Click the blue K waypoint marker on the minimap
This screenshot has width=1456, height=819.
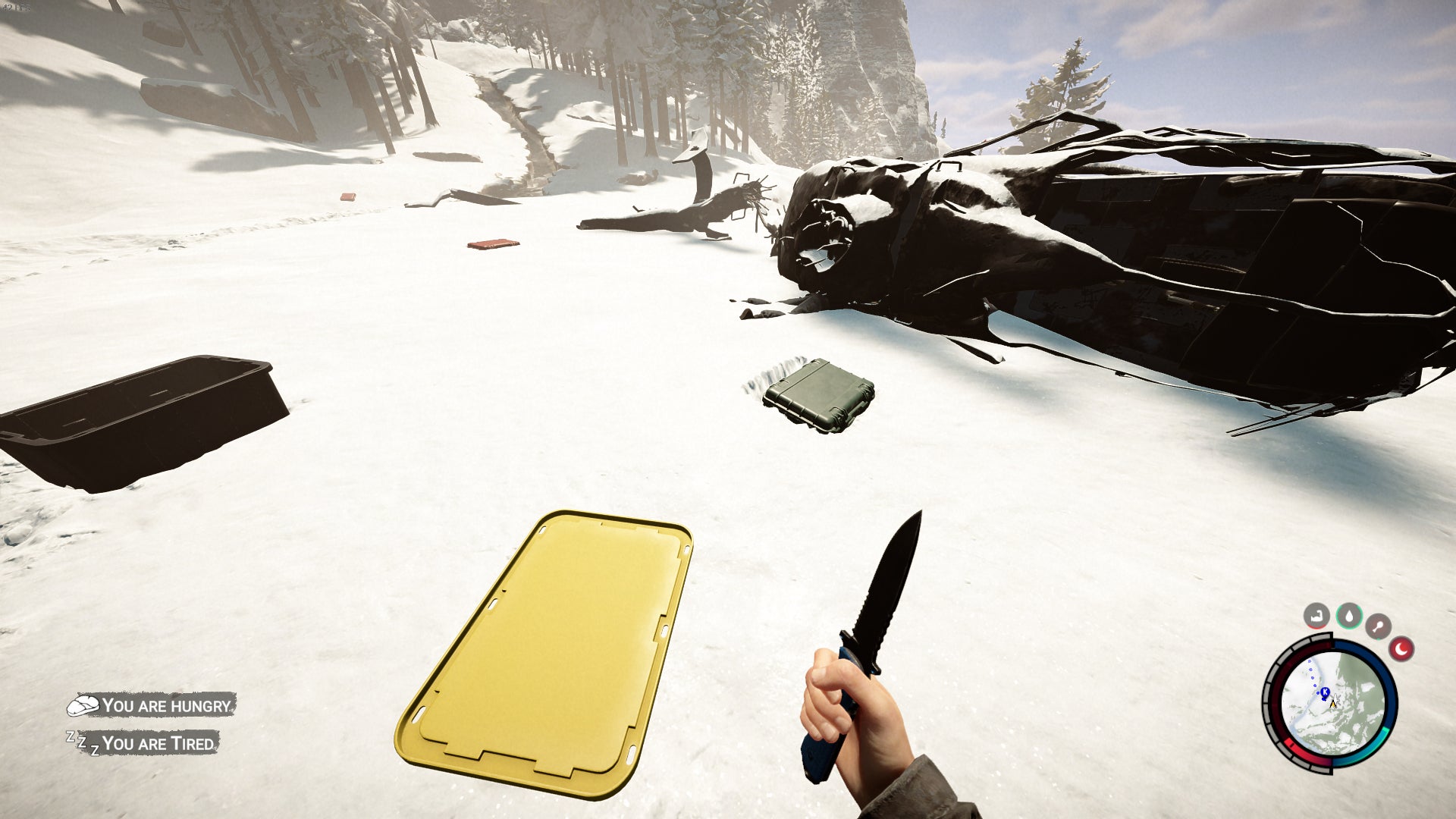point(1325,692)
